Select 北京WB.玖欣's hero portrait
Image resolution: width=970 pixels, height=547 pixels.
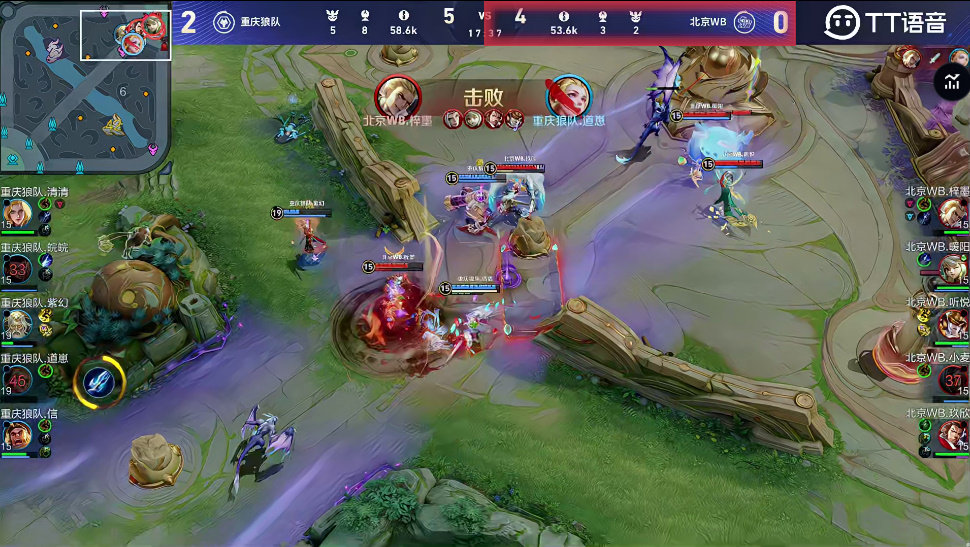pyautogui.click(x=952, y=436)
